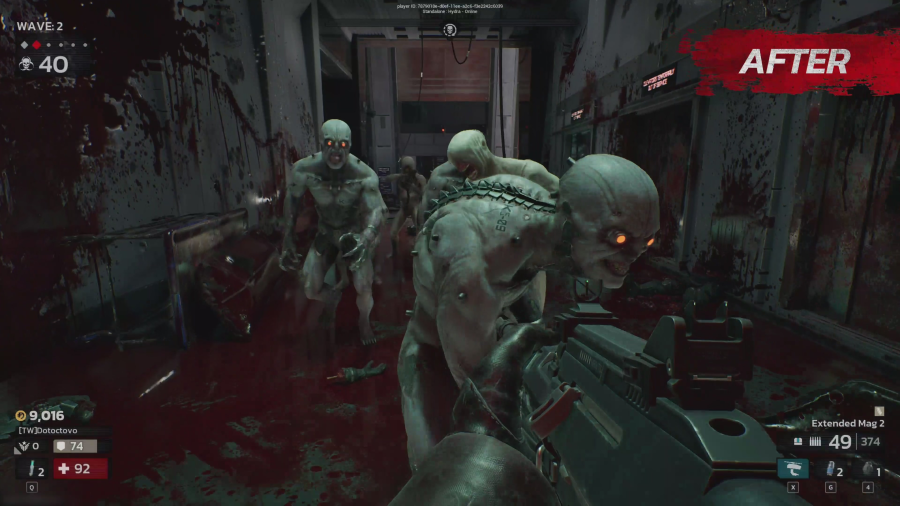Click the highlighted teal gadget slot
Screen dimensions: 900x506
pyautogui.click(x=792, y=468)
